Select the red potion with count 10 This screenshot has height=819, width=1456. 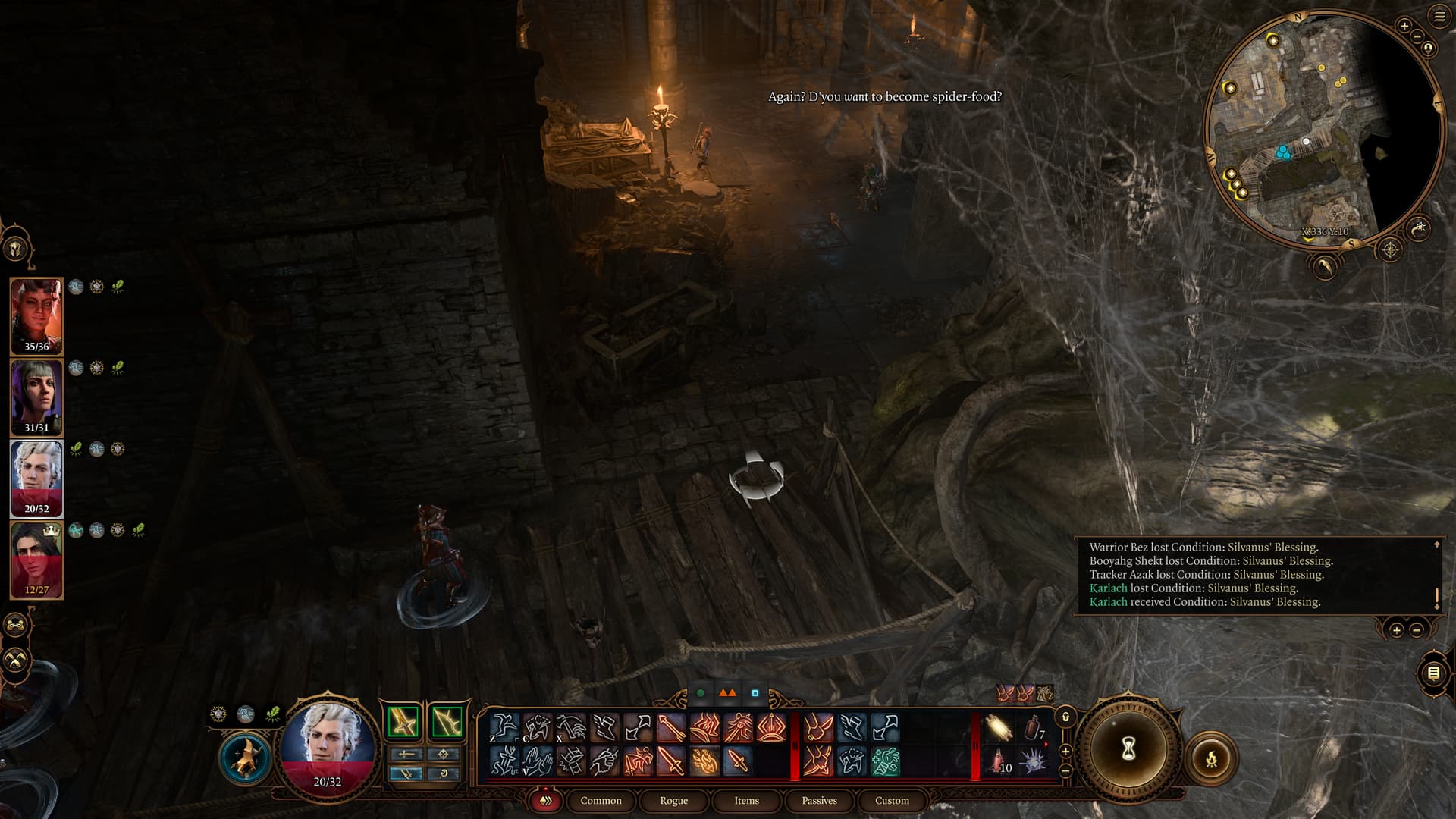point(999,761)
